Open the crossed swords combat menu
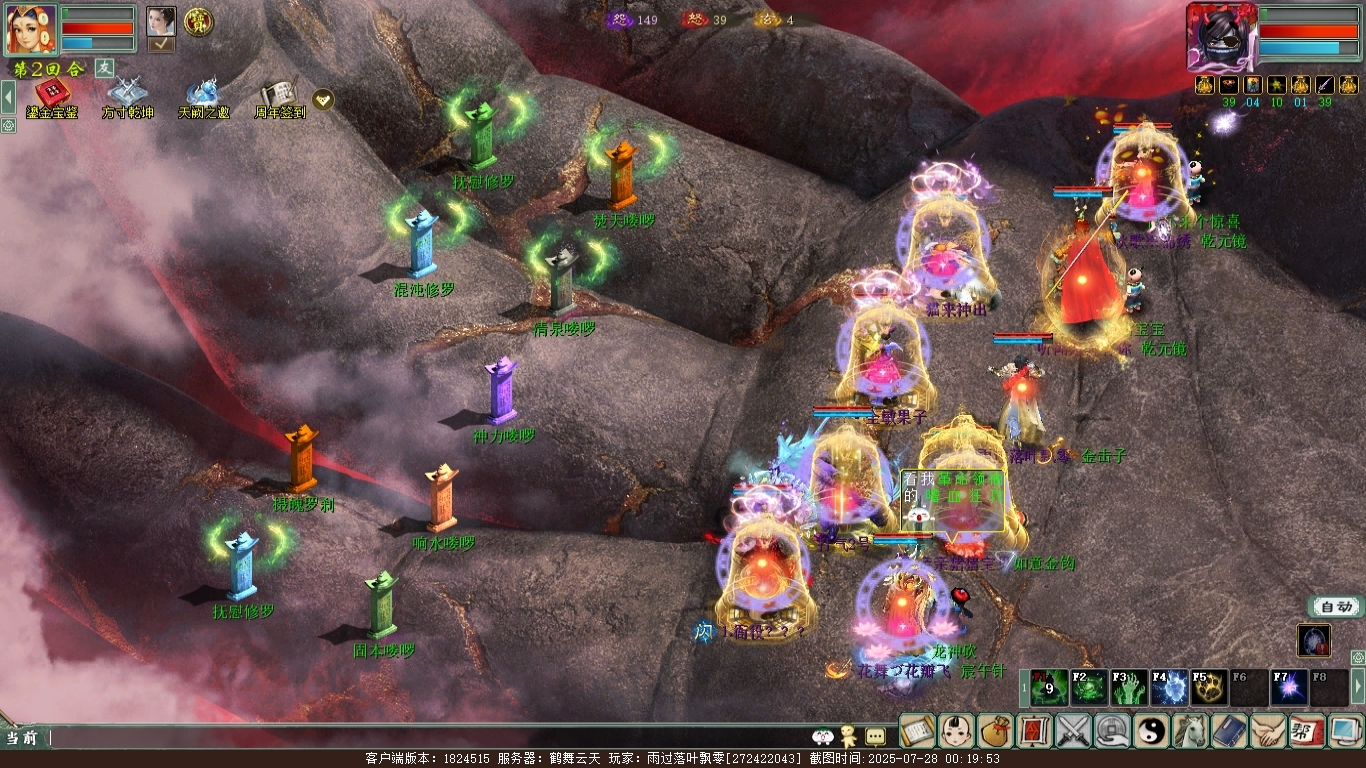The height and width of the screenshot is (768, 1366). pos(1074,731)
